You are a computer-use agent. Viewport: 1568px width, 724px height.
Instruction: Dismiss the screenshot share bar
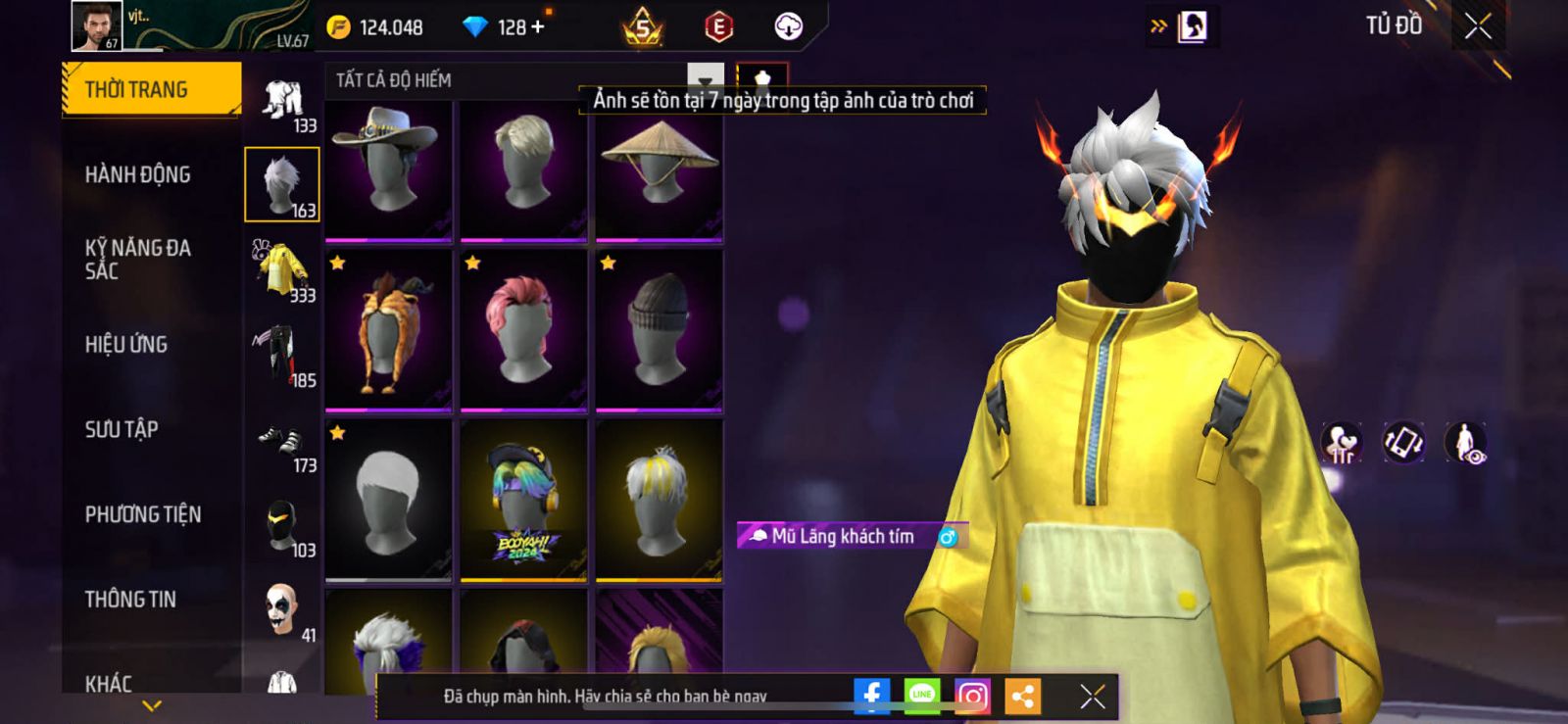coord(1092,696)
